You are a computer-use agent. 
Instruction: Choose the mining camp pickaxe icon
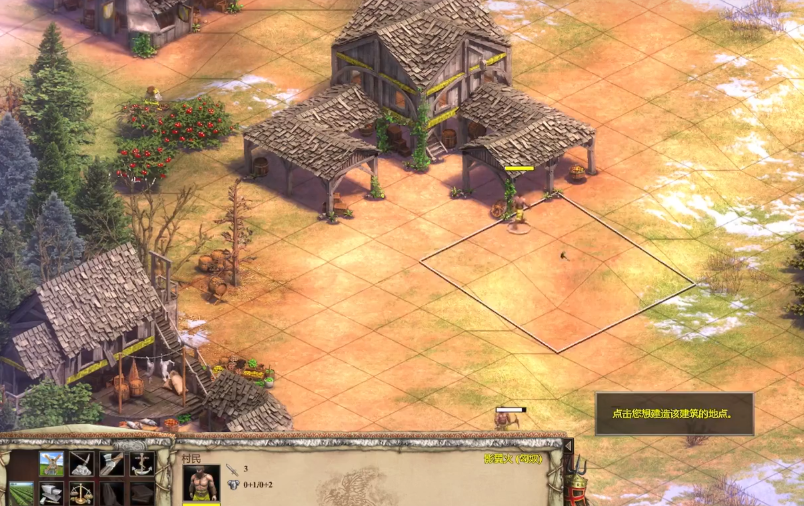[82, 463]
